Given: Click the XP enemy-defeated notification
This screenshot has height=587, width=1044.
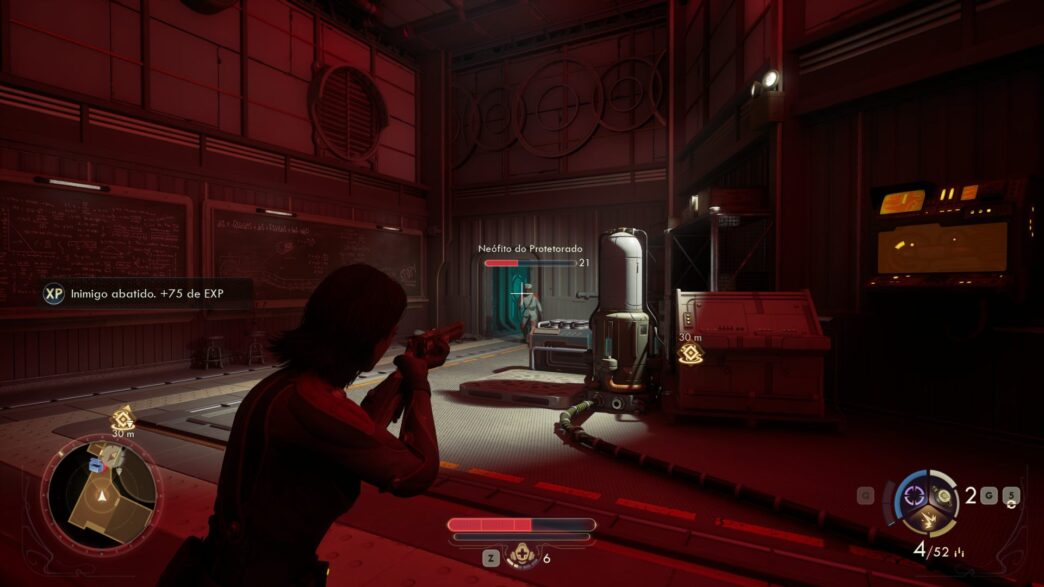Looking at the screenshot, I should (x=147, y=295).
